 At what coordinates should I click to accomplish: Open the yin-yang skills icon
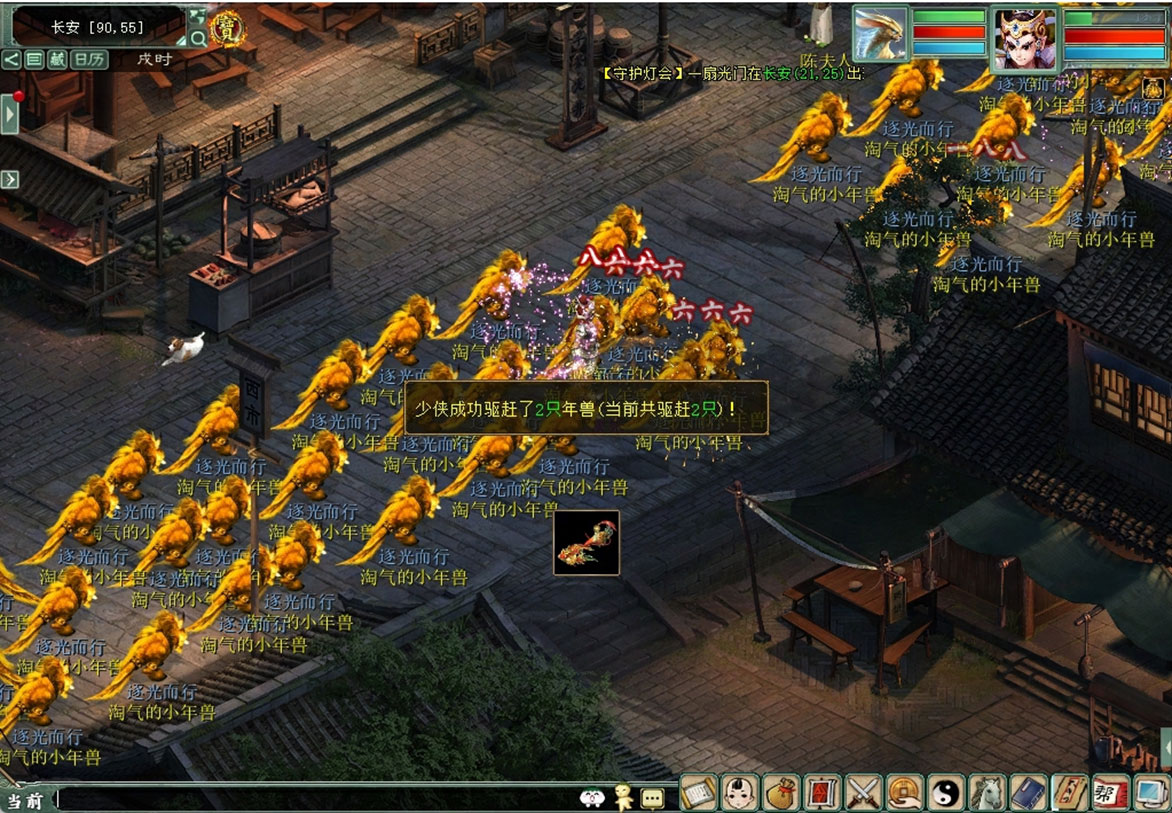[945, 793]
